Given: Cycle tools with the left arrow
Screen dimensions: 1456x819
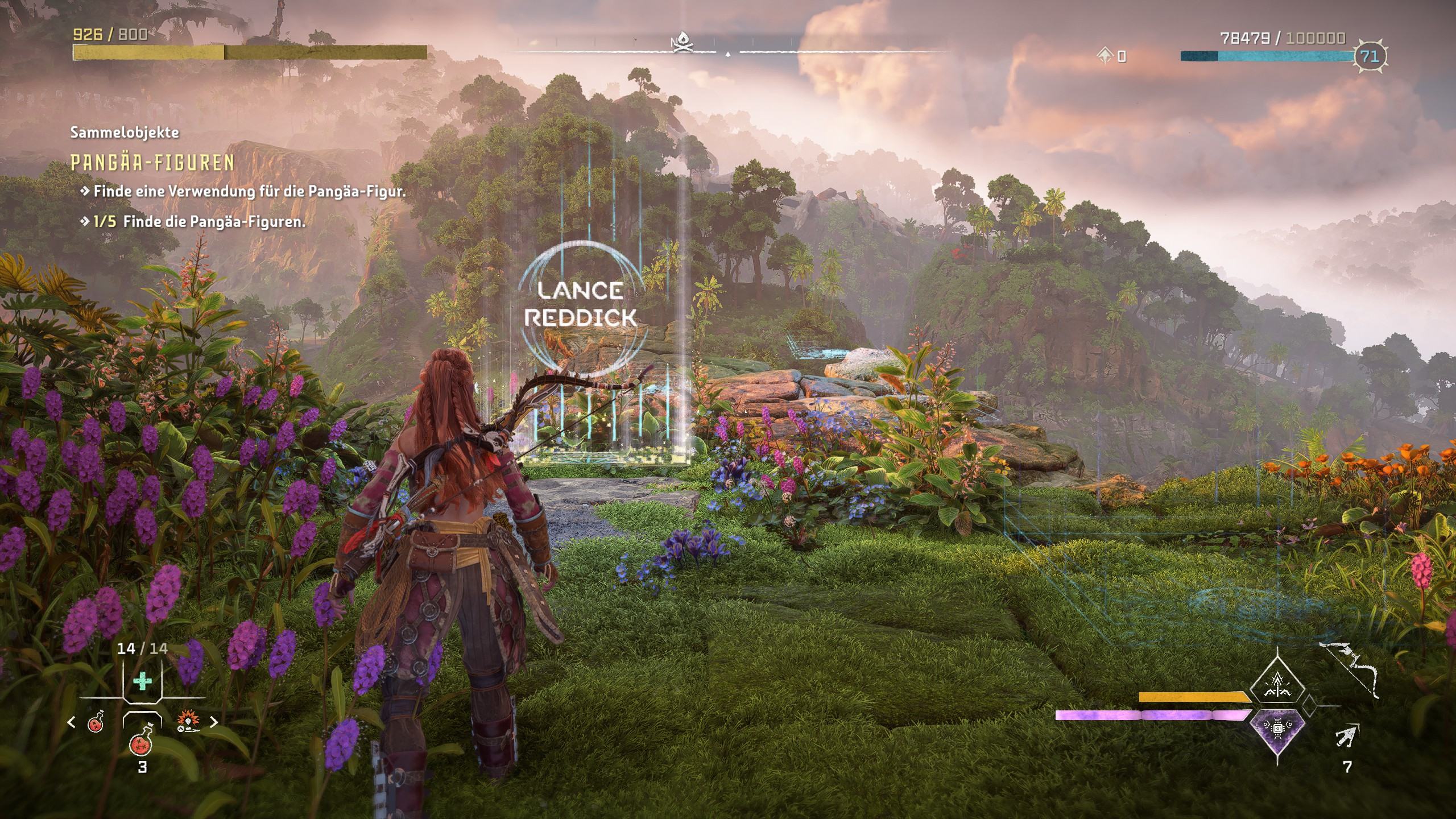Looking at the screenshot, I should (x=72, y=722).
